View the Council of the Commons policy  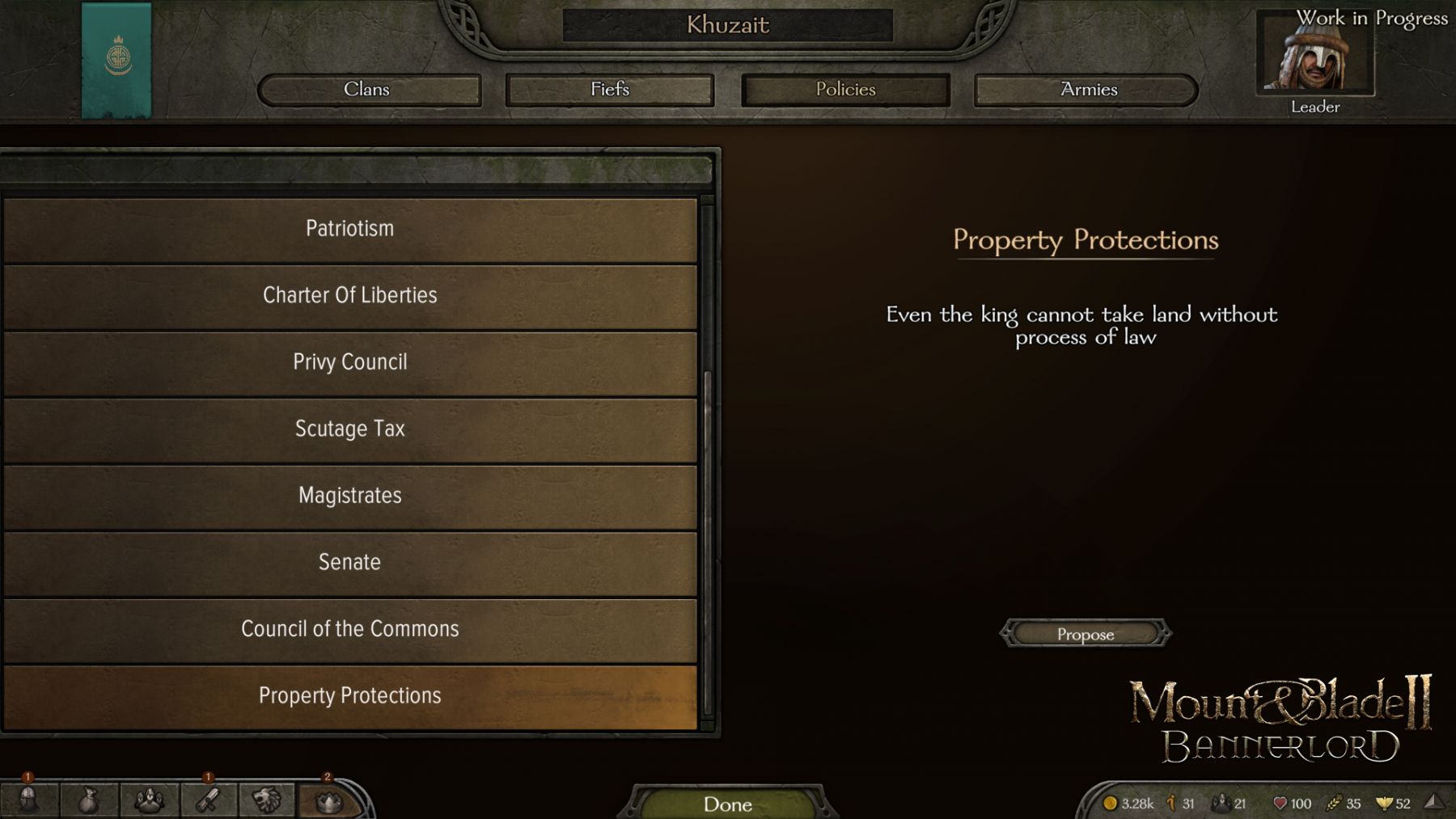tap(349, 630)
